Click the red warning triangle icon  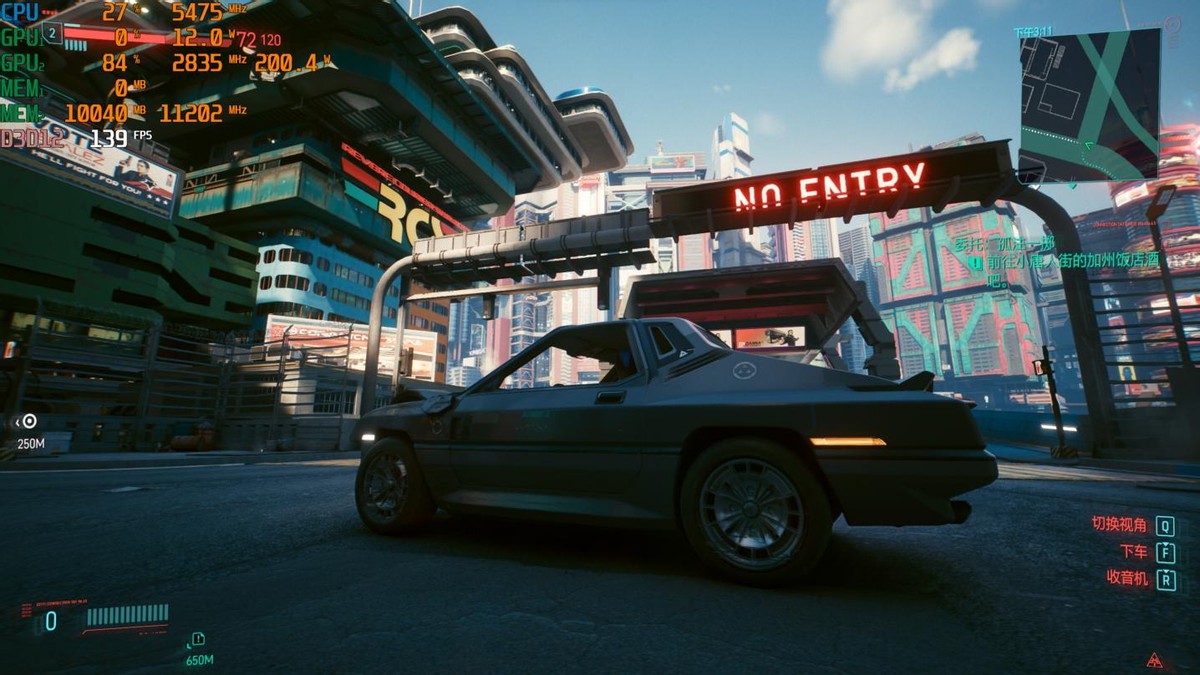(1155, 659)
